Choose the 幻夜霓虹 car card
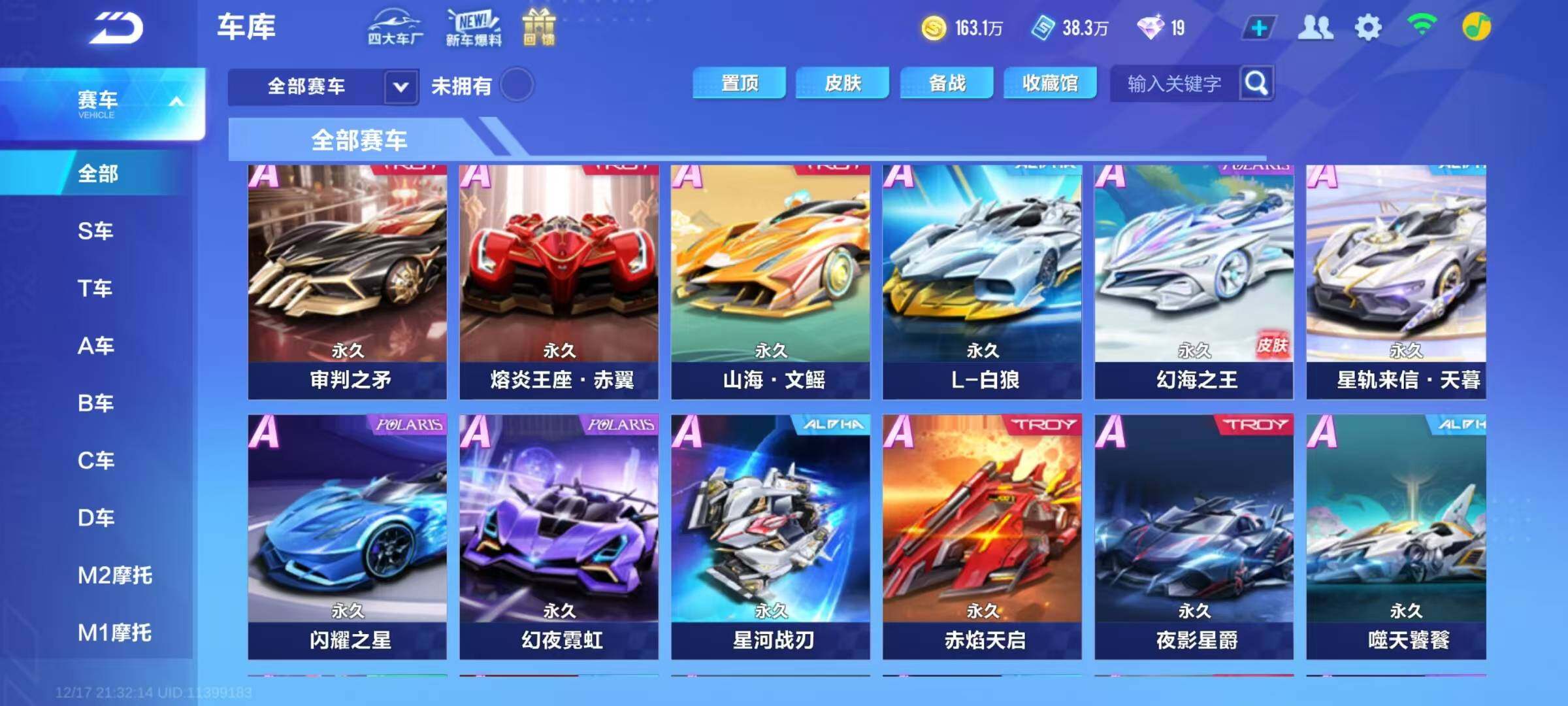The height and width of the screenshot is (706, 1568). [559, 536]
